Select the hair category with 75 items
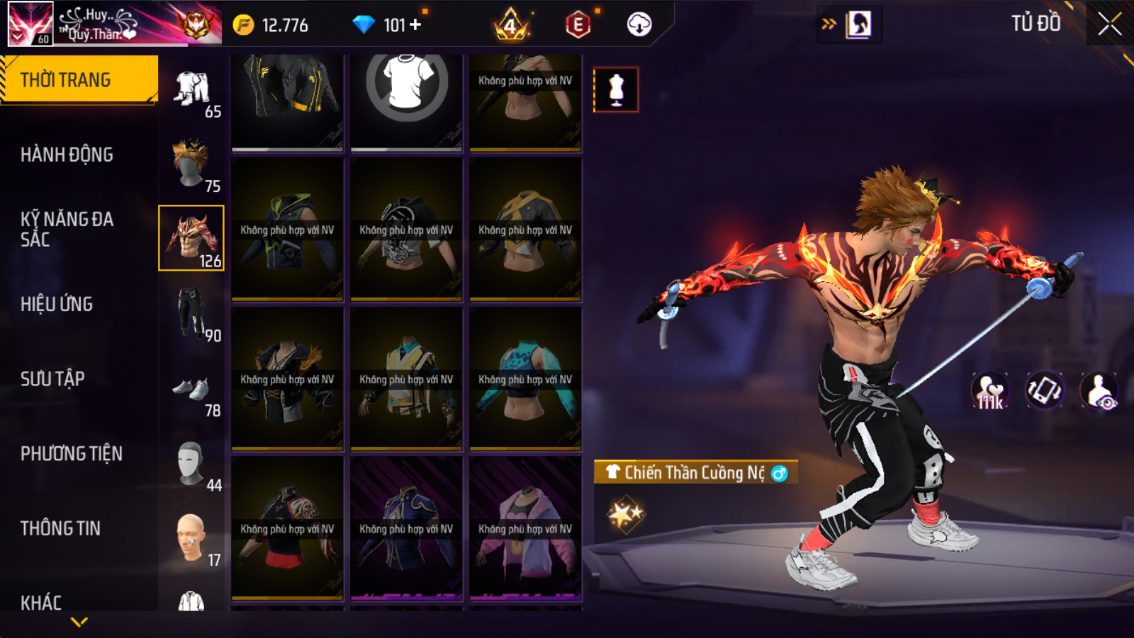Image resolution: width=1134 pixels, height=638 pixels. [193, 165]
